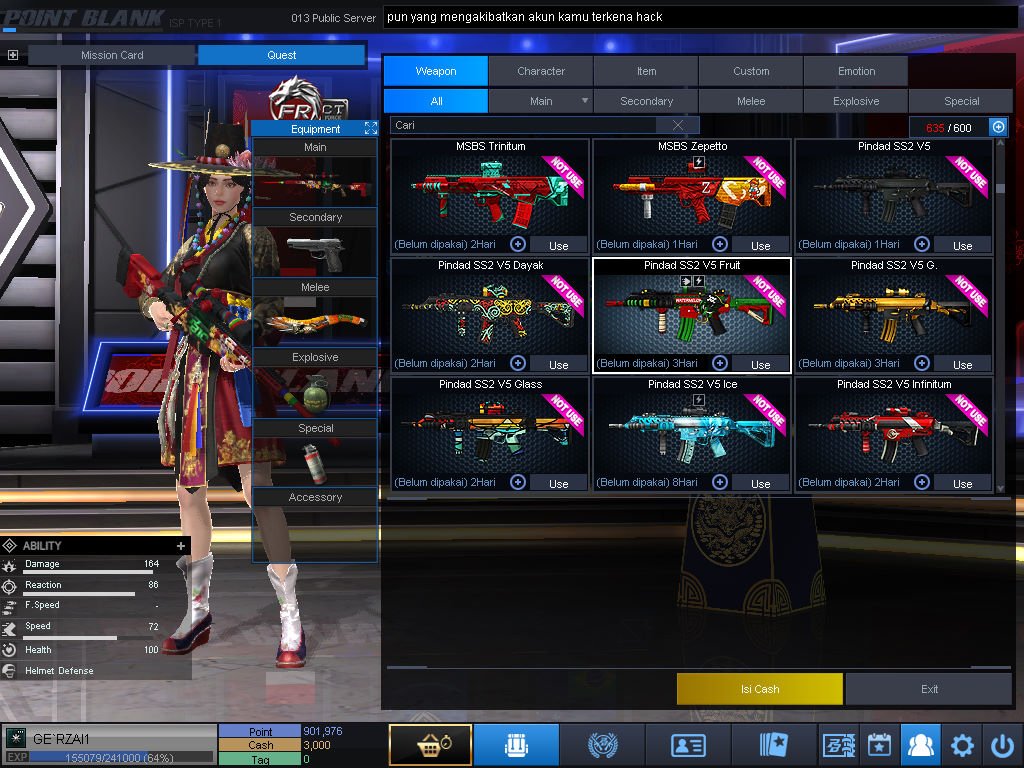Expand inventory capacity with plus button
Viewport: 1024px width, 768px height.
click(998, 127)
